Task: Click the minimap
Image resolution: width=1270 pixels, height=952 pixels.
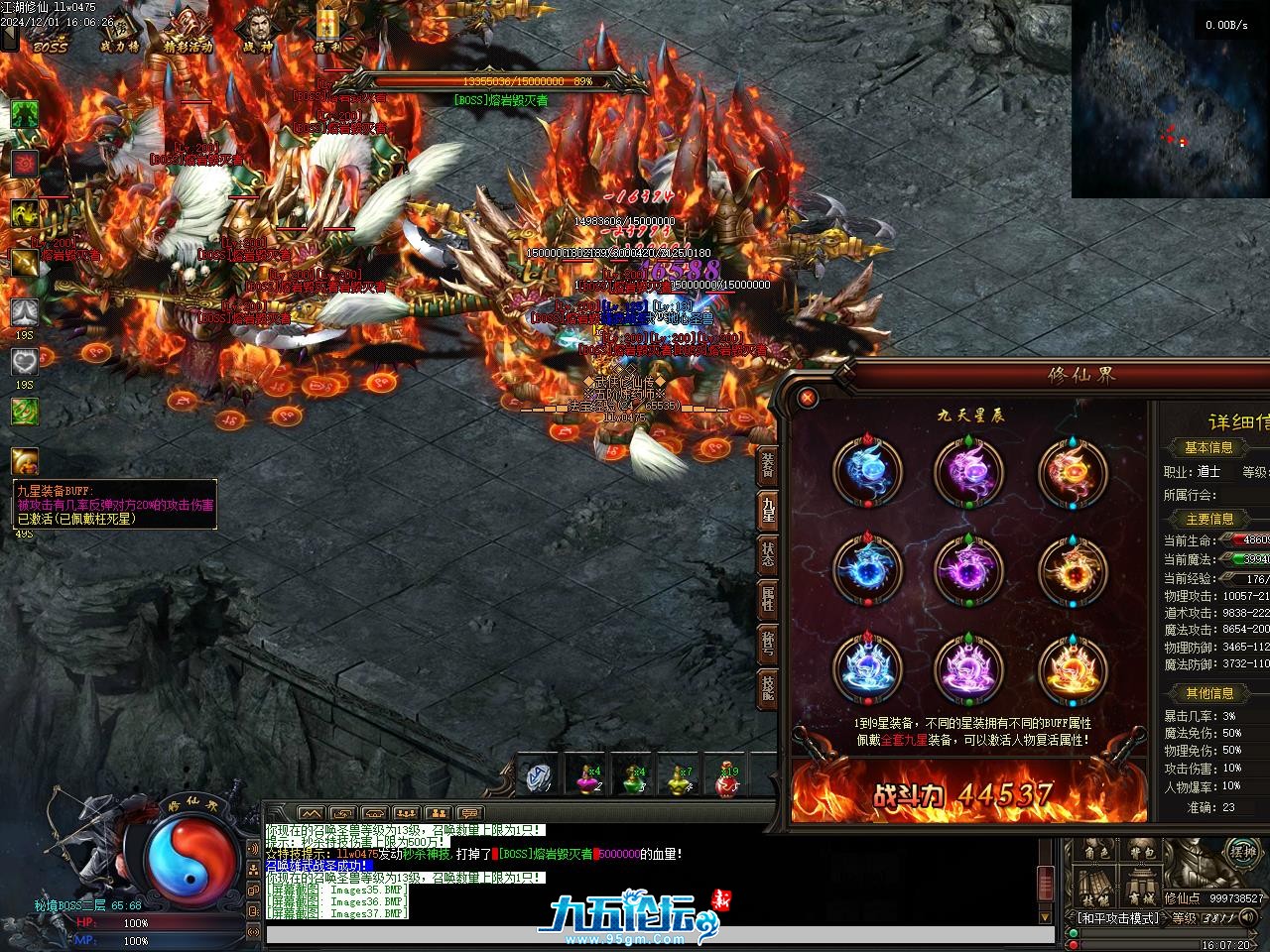Action: point(1170,99)
